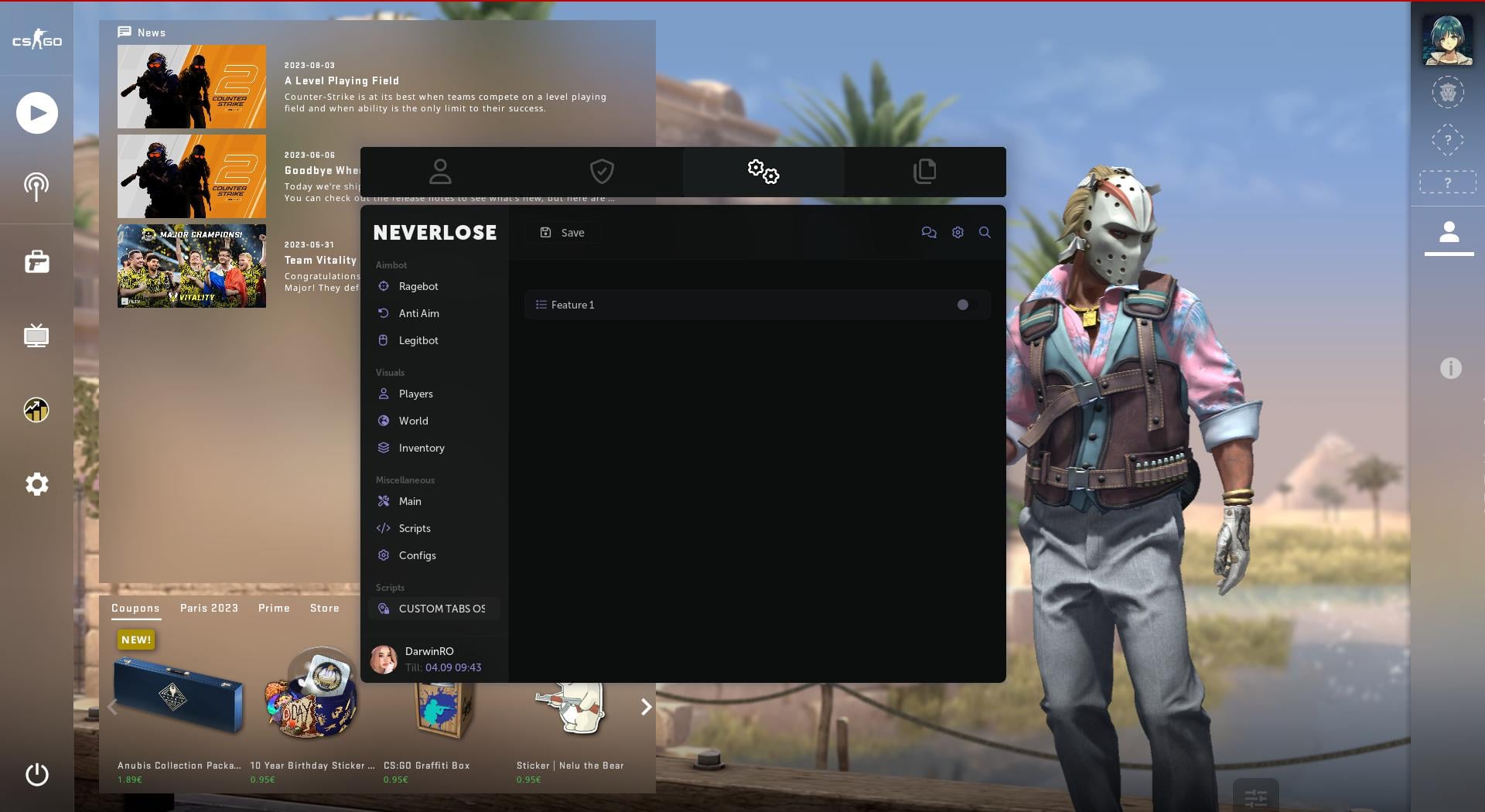Open the Ragebot section in Neverlose
This screenshot has width=1485, height=812.
coord(418,286)
